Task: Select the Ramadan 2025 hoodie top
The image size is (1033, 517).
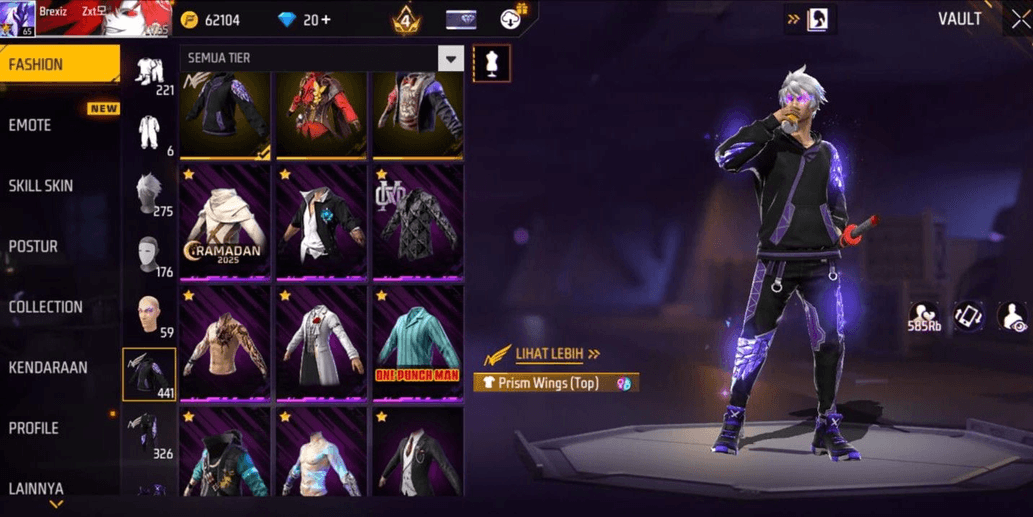Action: (225, 221)
